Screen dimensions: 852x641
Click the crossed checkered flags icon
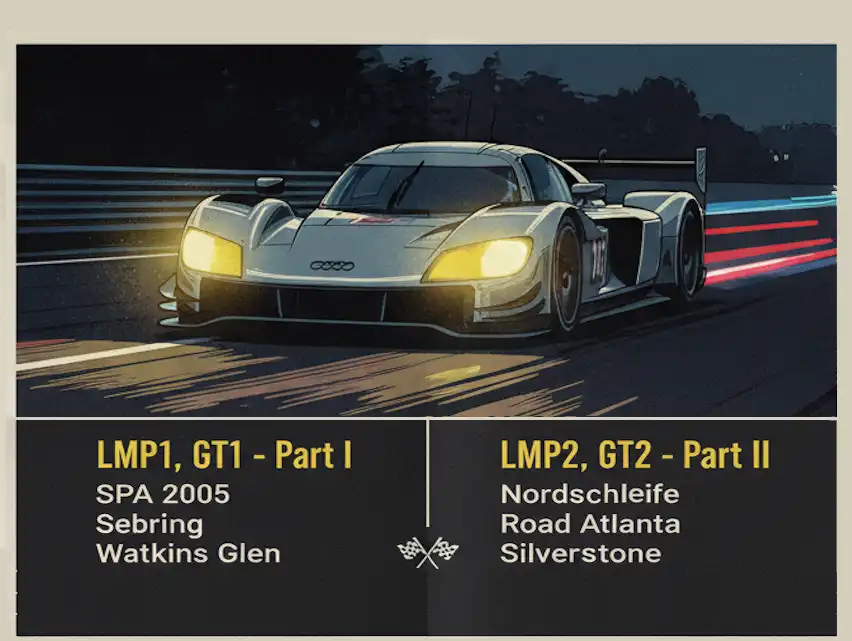point(428,551)
